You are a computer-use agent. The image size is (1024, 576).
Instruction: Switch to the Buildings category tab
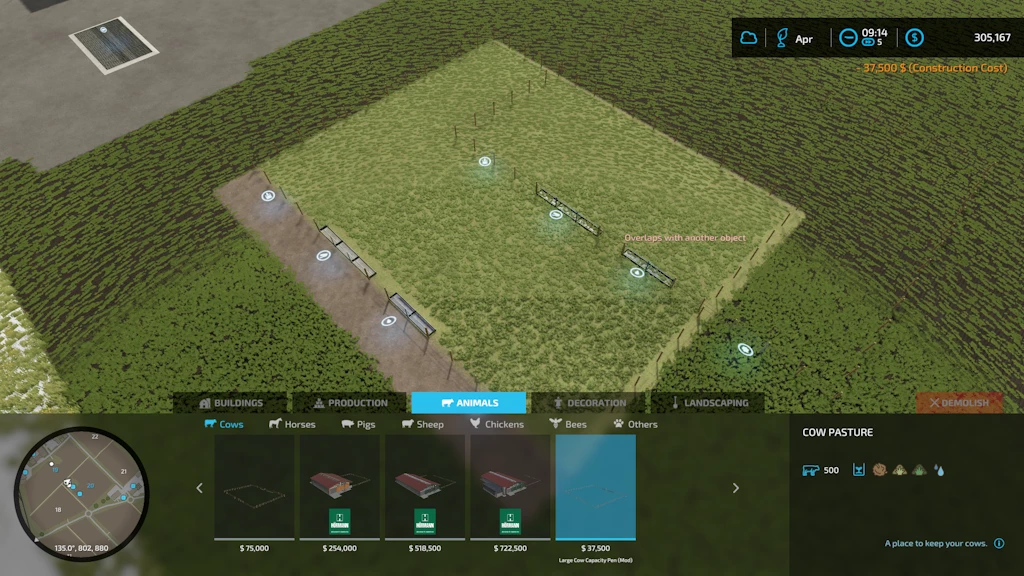tap(231, 403)
